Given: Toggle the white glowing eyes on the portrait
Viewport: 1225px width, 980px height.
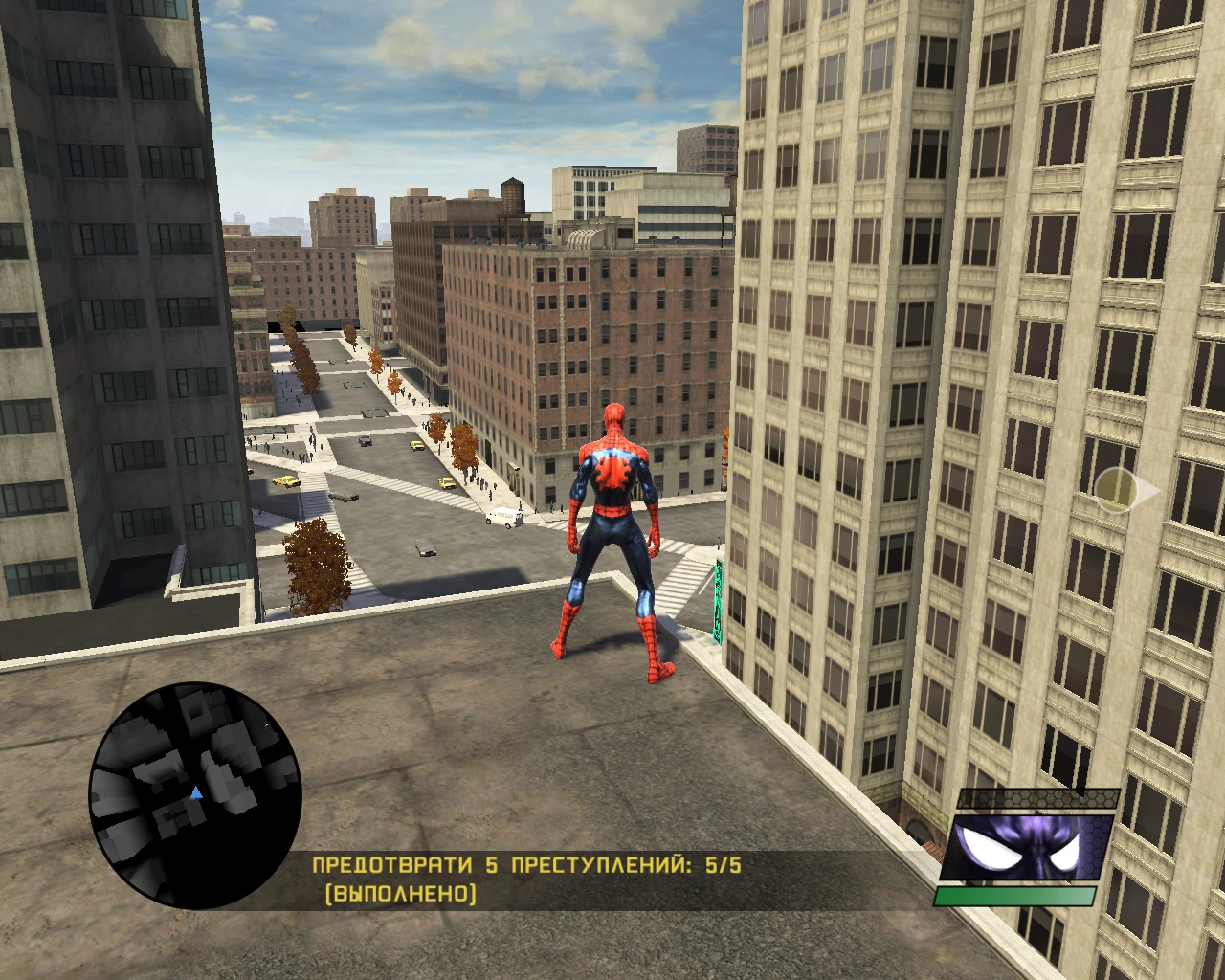Looking at the screenshot, I should 1027,847.
